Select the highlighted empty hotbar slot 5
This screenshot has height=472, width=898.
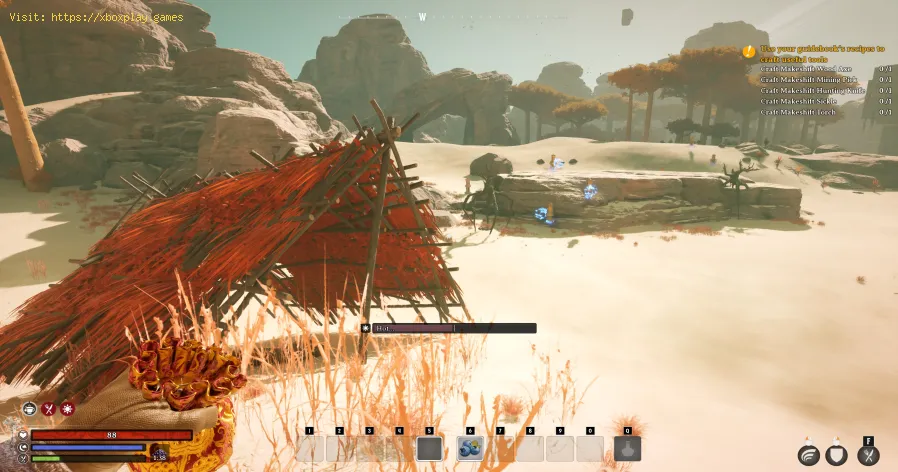[x=429, y=449]
